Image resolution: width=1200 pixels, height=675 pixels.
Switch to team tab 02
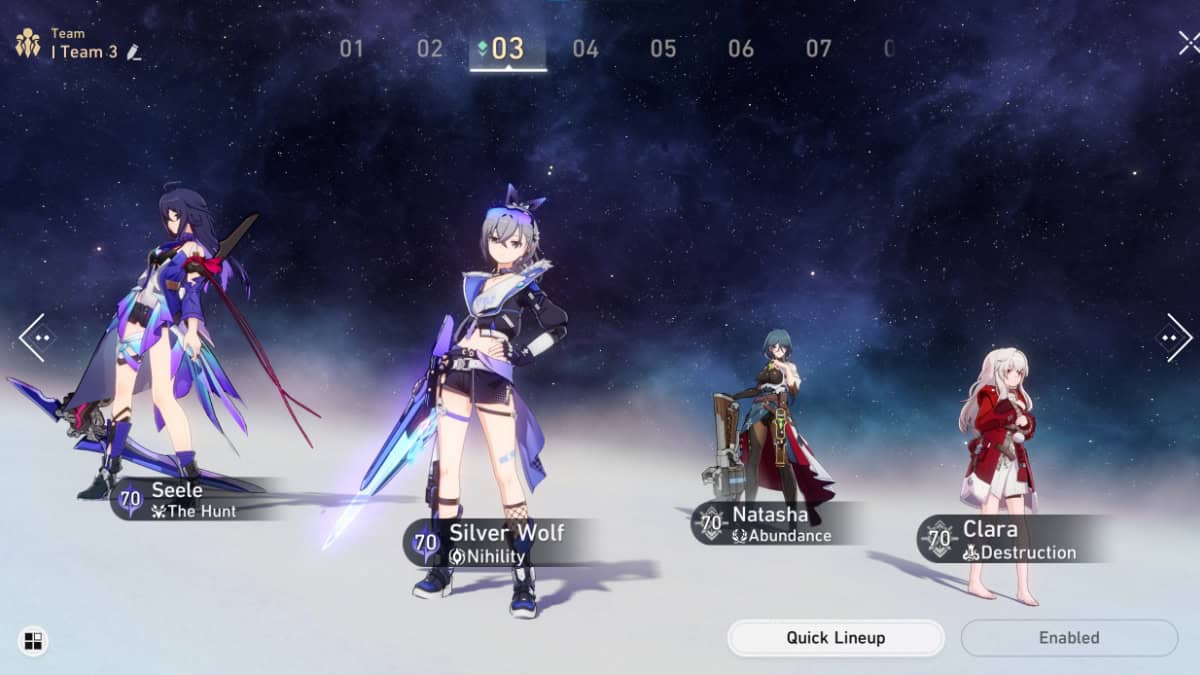(429, 48)
